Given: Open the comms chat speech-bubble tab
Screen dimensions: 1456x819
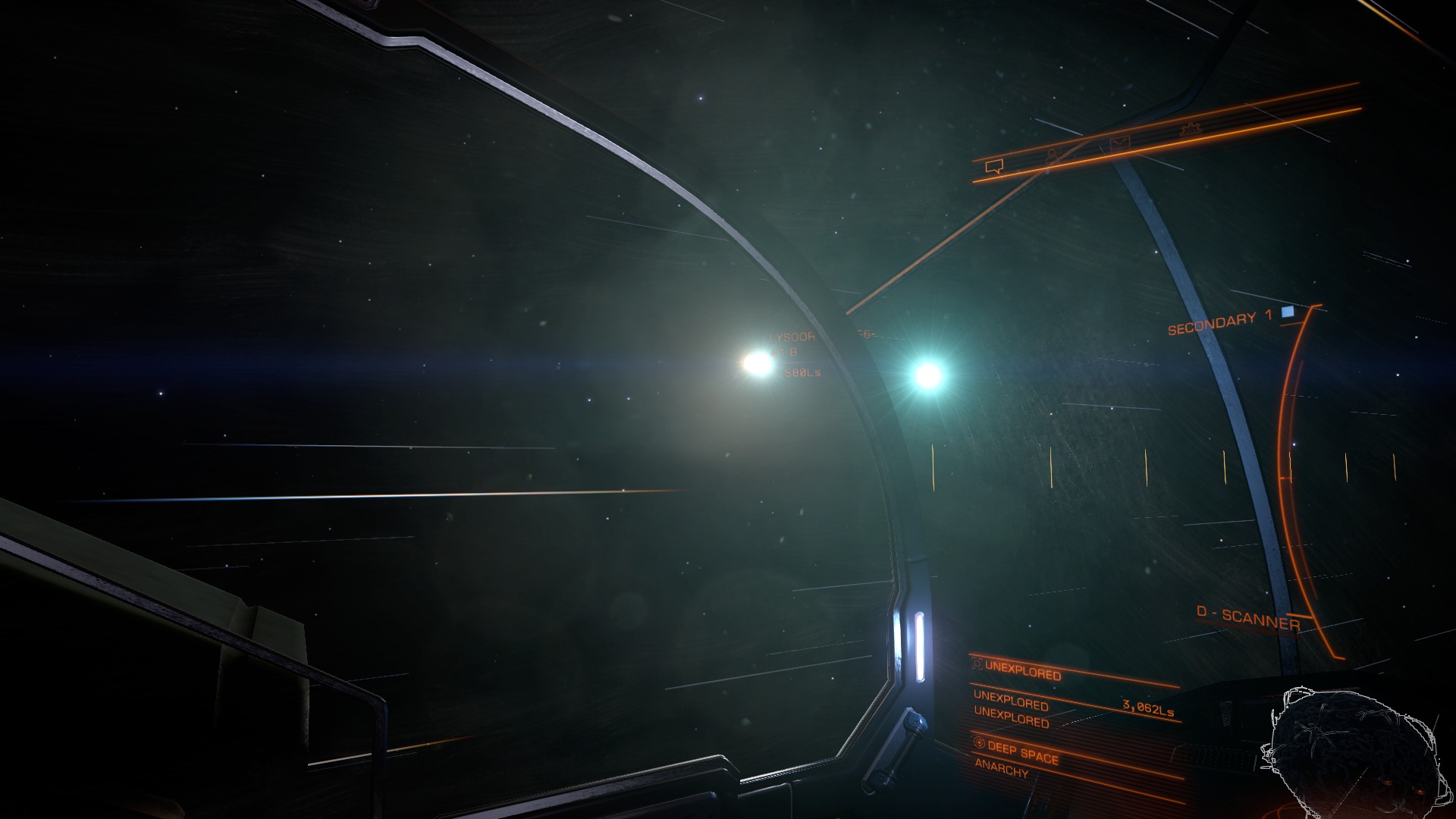Looking at the screenshot, I should (x=993, y=167).
